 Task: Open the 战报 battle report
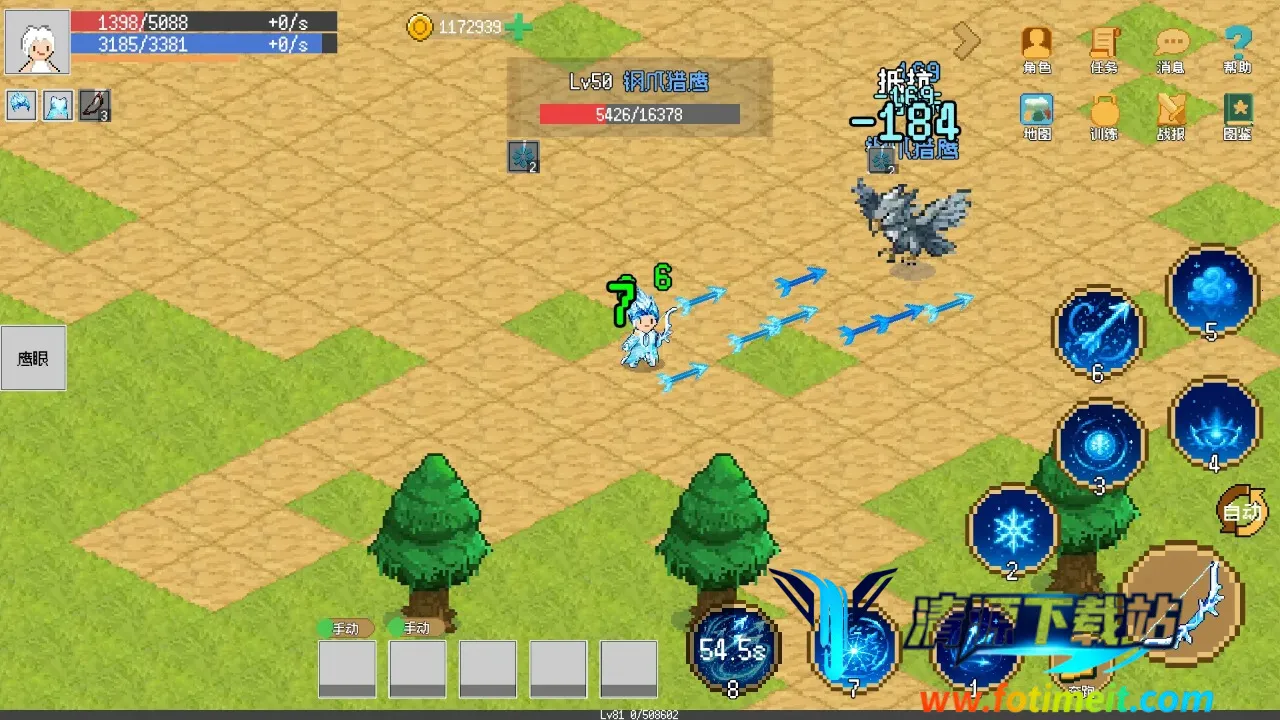pyautogui.click(x=1171, y=114)
